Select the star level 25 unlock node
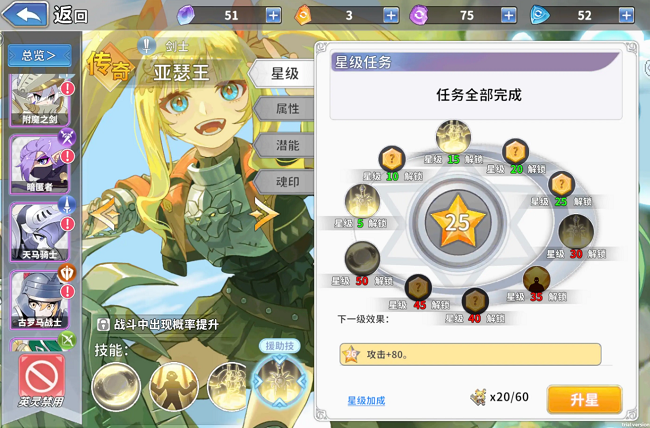Viewport: 650px width, 428px height. click(562, 185)
